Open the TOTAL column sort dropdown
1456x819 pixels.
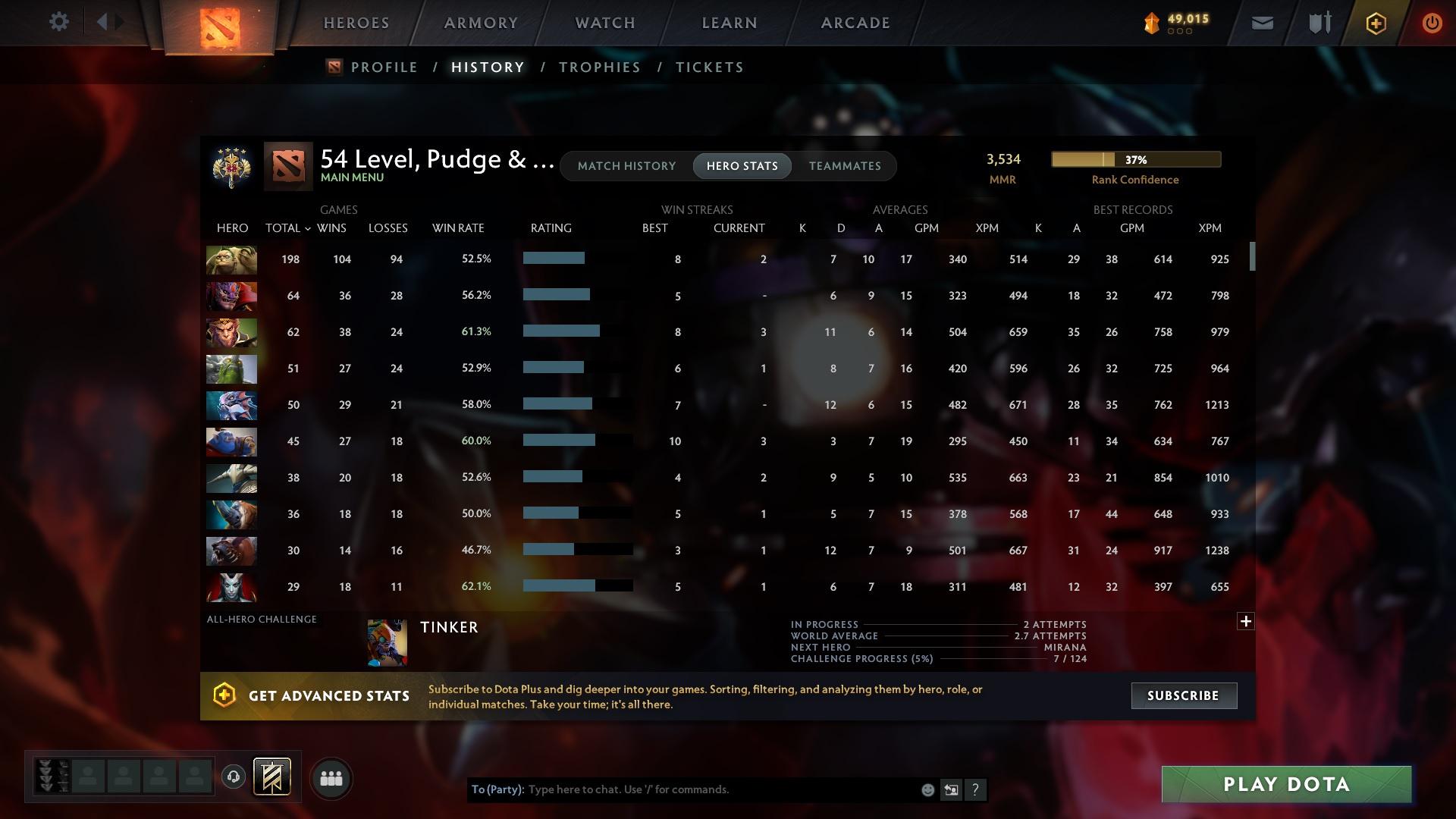coord(306,227)
